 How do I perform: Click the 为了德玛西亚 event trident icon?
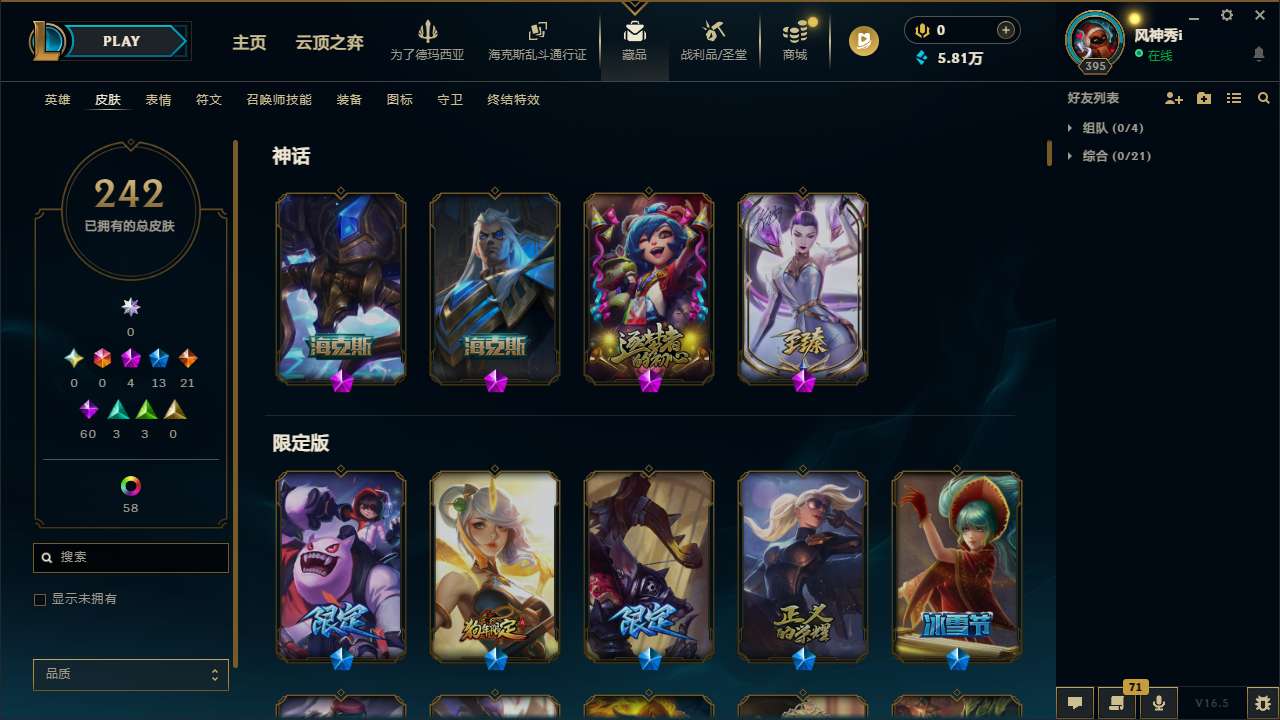tap(429, 32)
